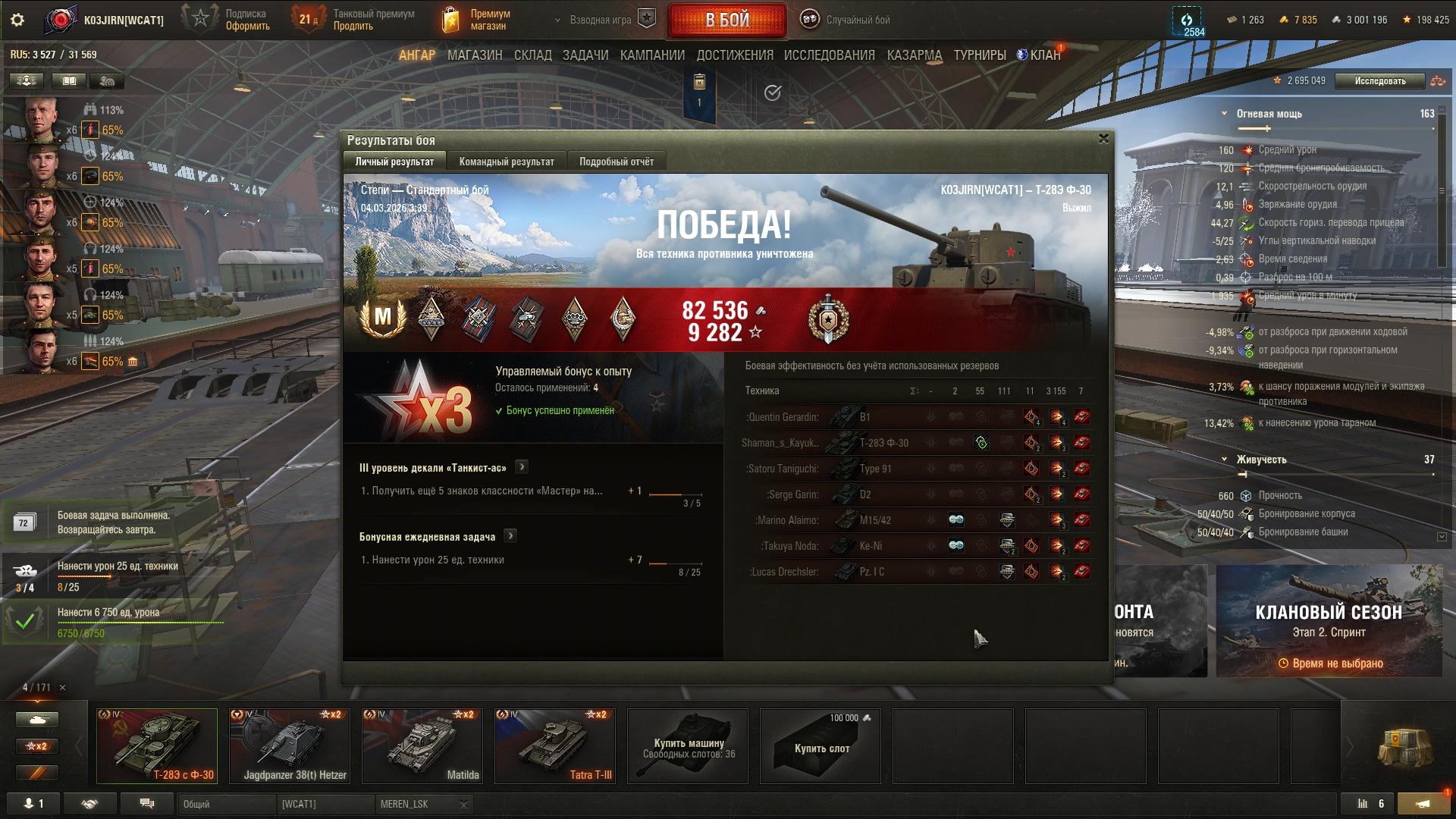Screen dimensions: 1456x819
Task: Switch to Командный результат tab
Action: point(507,162)
